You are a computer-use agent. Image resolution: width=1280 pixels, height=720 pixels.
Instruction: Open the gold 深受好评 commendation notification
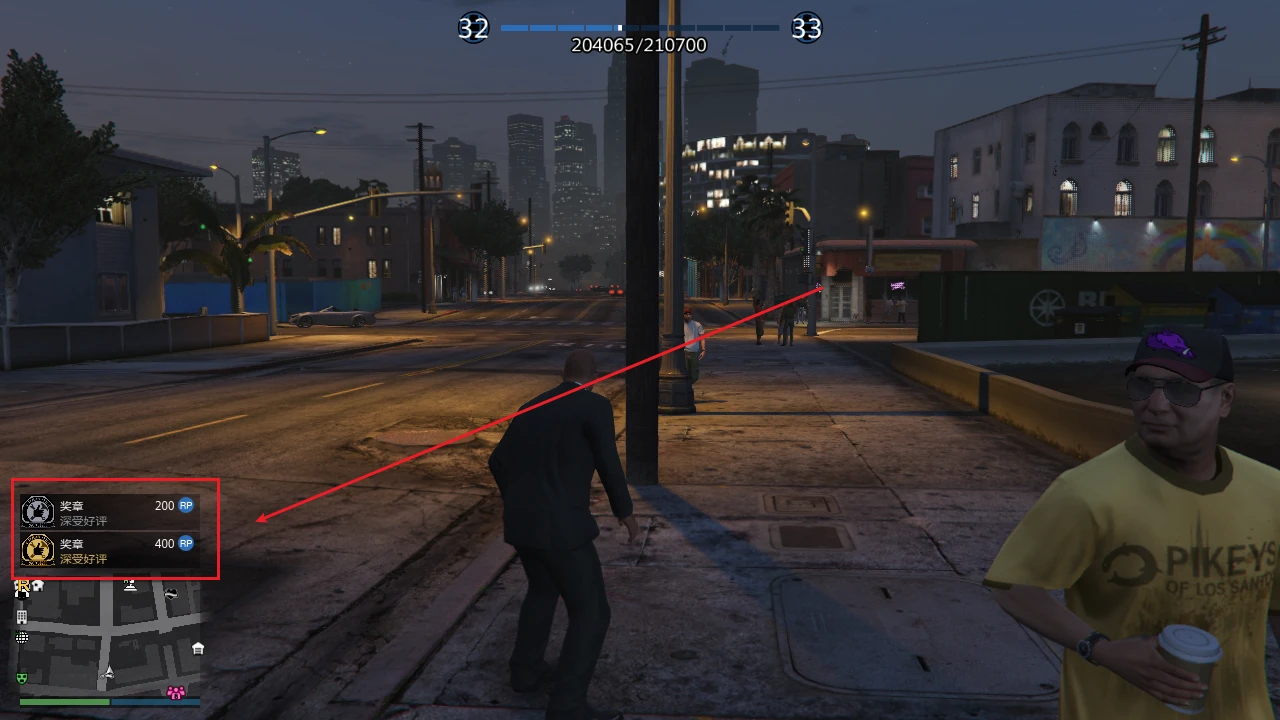tap(83, 558)
